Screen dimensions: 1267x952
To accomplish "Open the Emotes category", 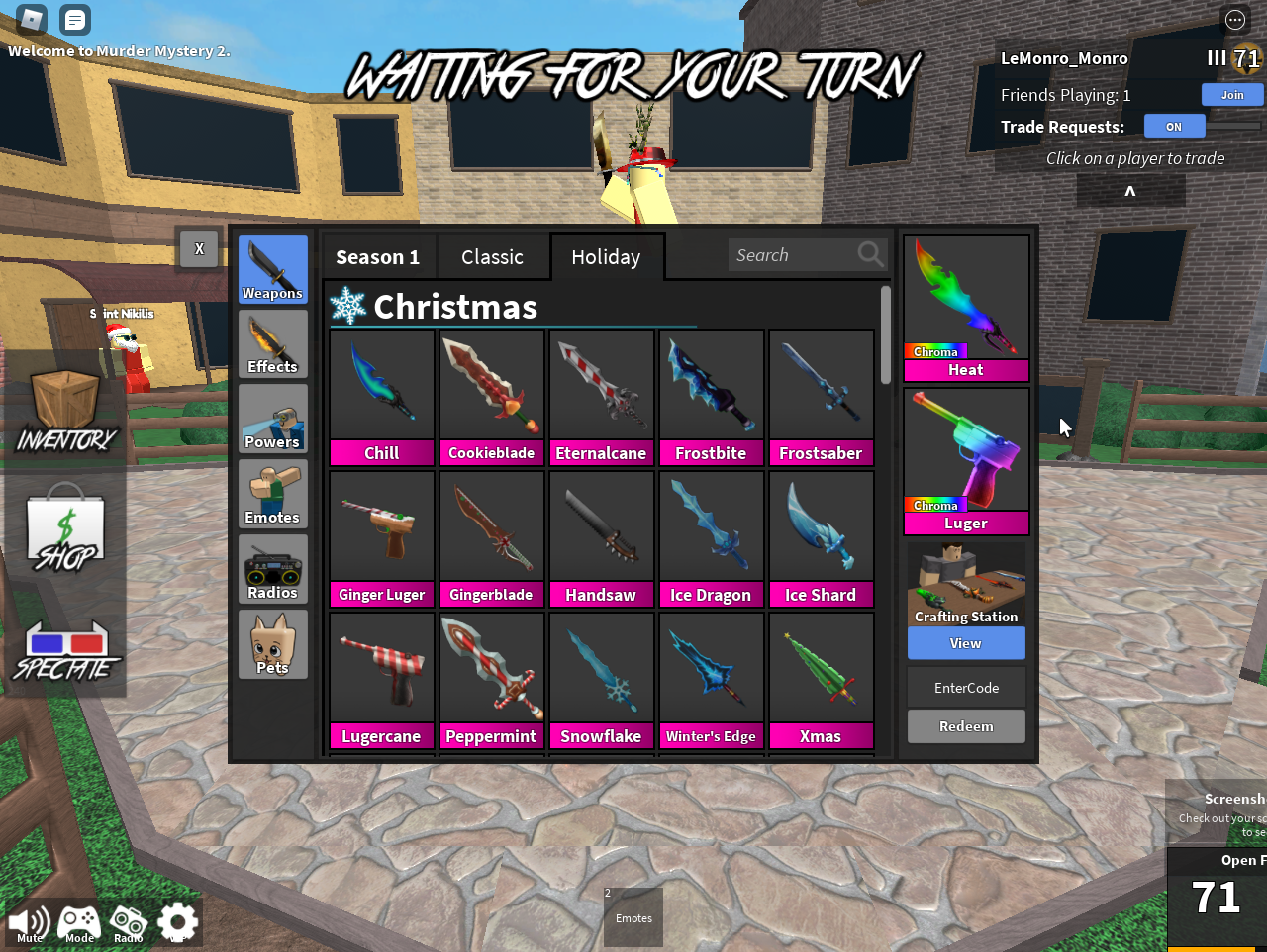I will pos(272,493).
